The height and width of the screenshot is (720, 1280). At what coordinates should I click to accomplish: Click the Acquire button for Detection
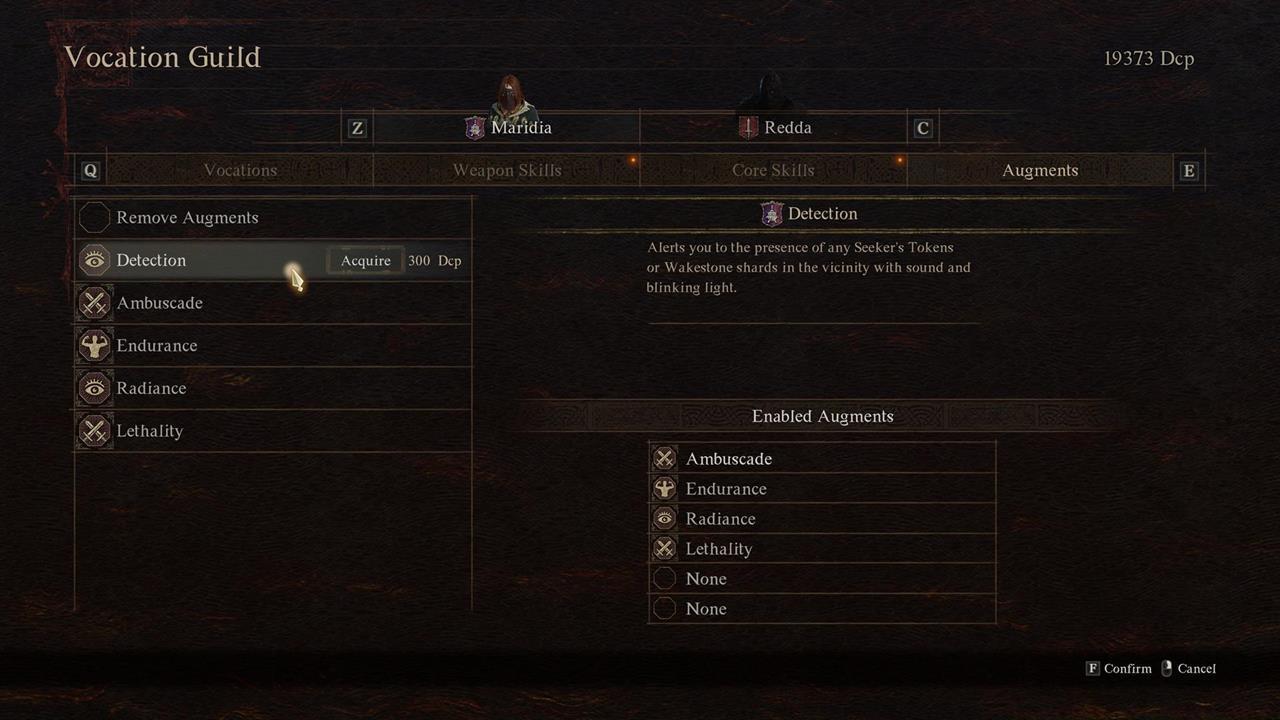(366, 261)
